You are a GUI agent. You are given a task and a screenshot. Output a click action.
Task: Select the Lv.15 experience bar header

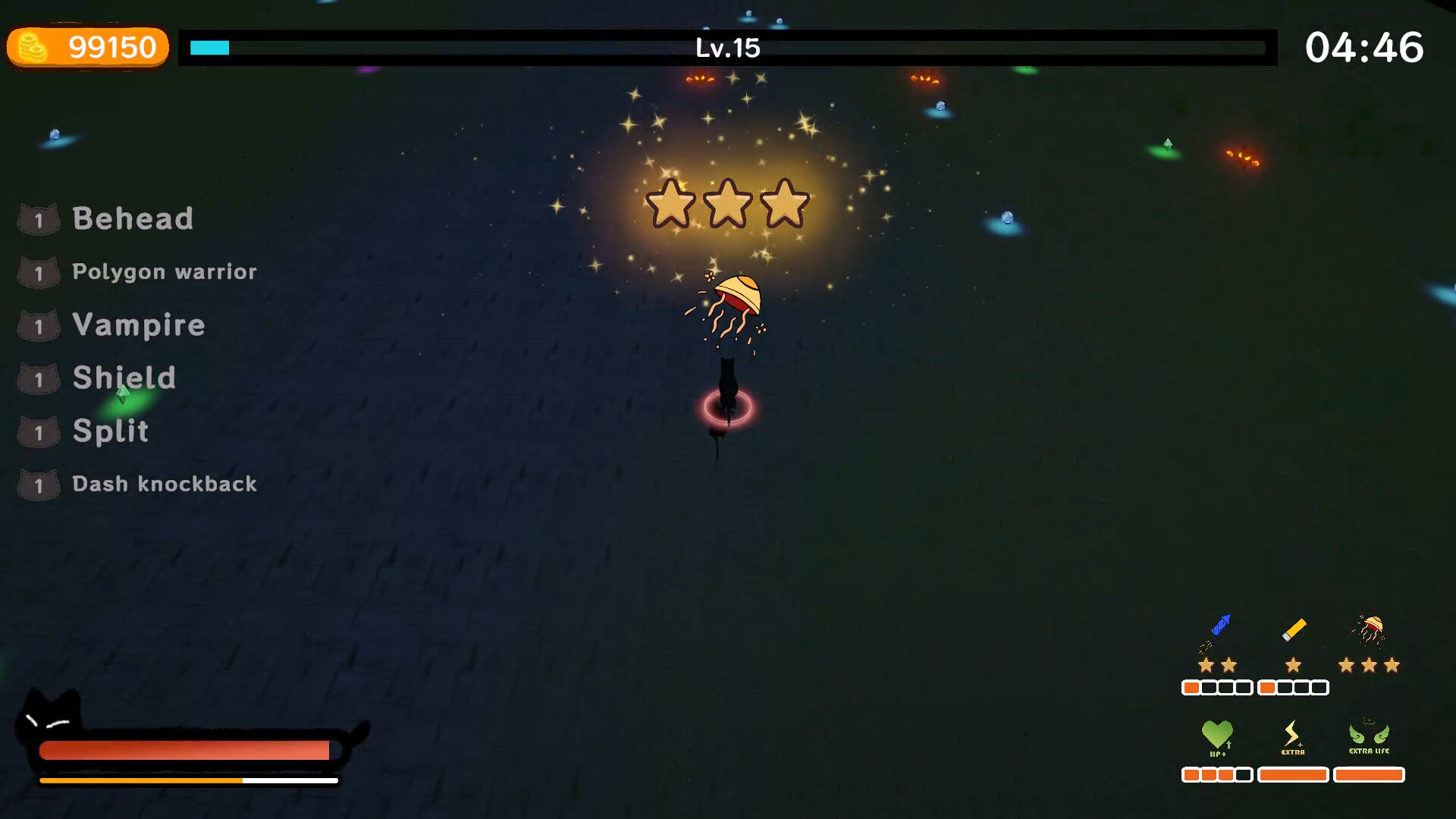(726, 48)
